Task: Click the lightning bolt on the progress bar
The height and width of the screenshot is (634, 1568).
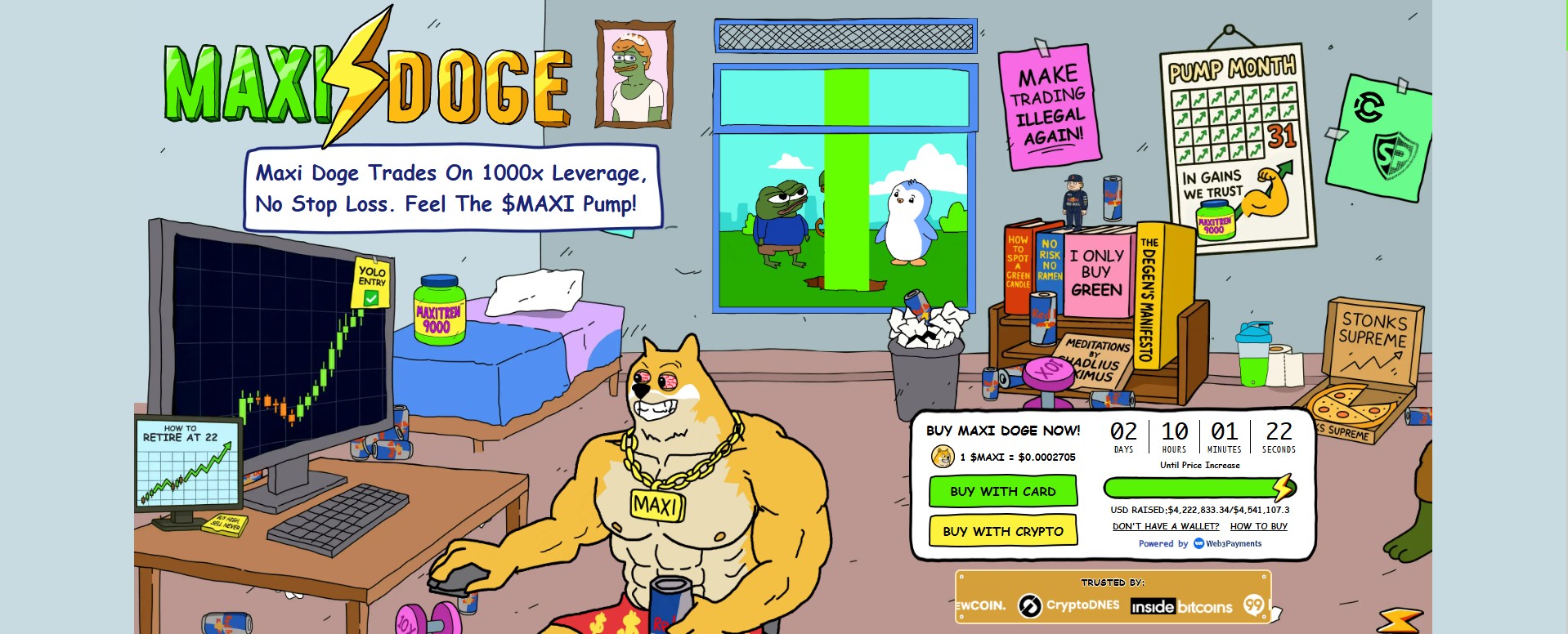Action: point(1283,486)
